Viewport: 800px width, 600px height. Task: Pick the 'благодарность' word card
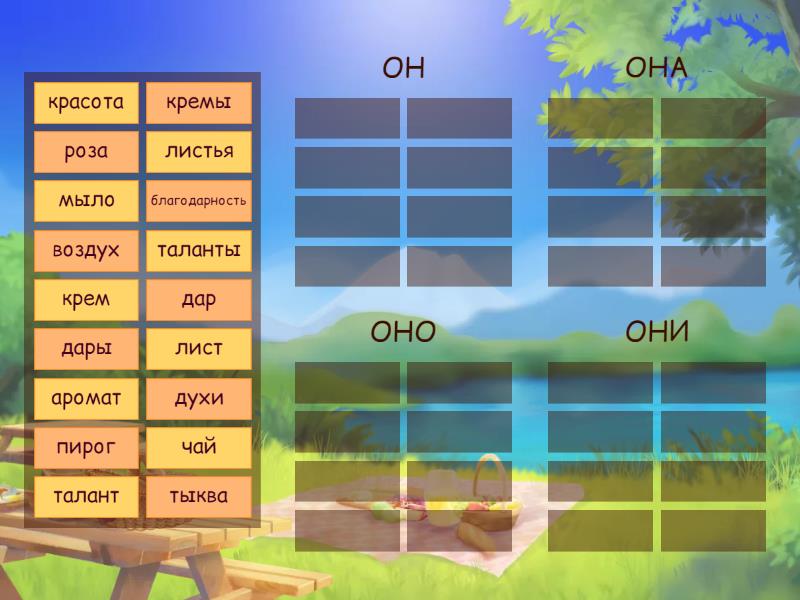tap(199, 201)
